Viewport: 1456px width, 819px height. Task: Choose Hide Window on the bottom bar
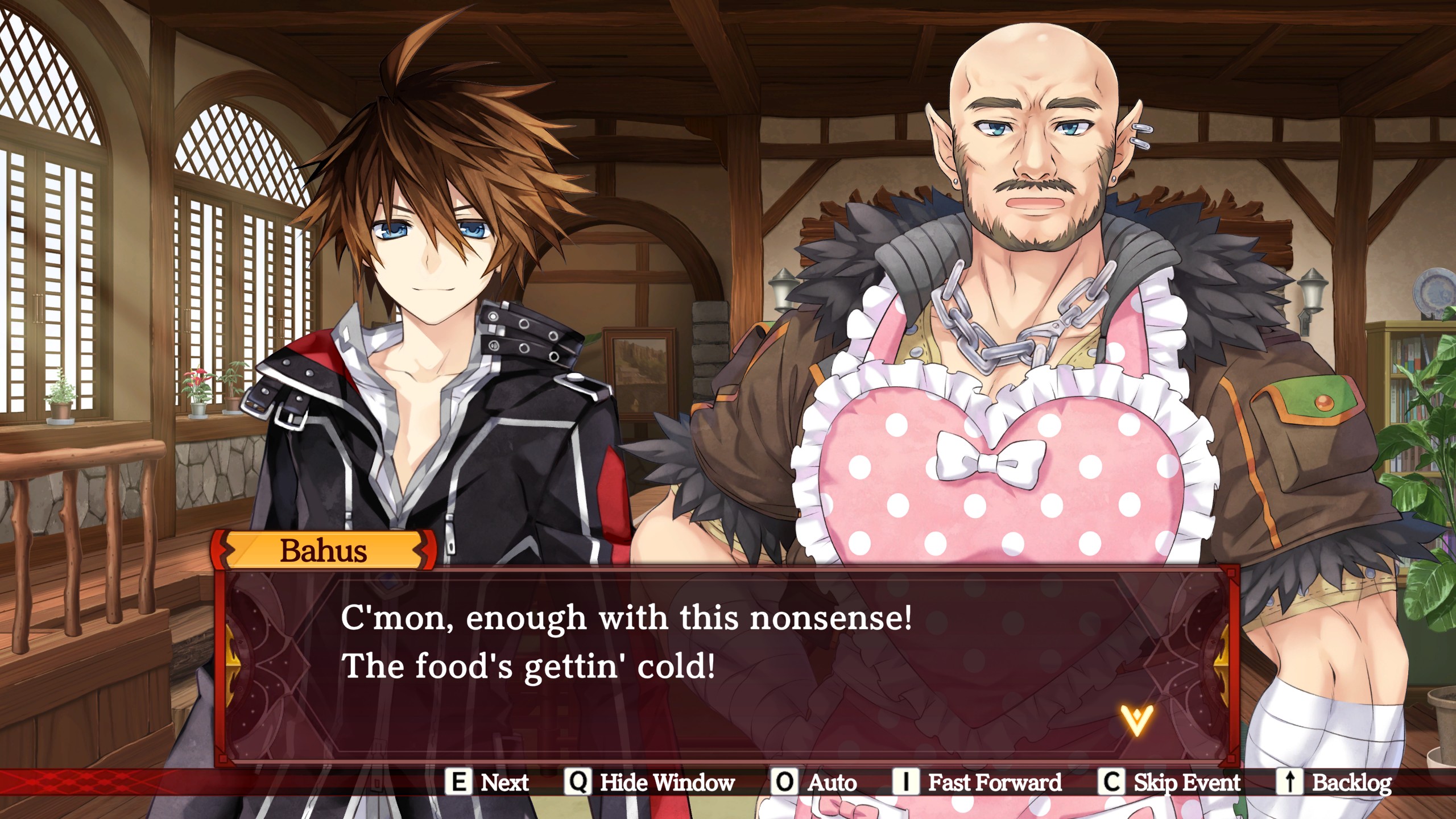[x=650, y=783]
